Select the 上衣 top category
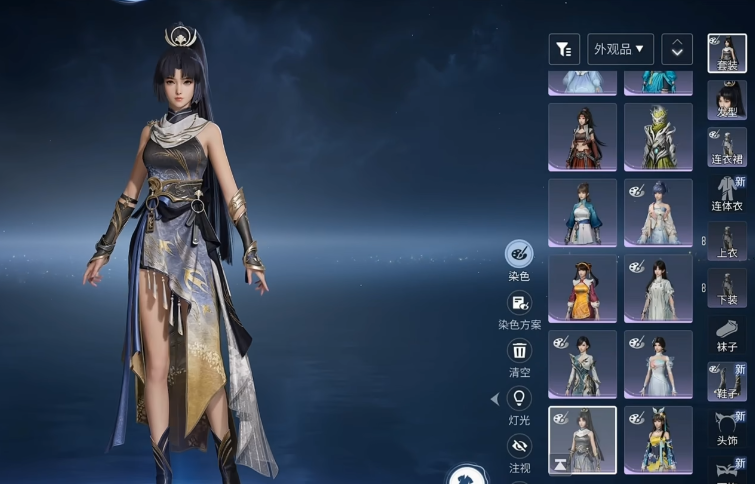 (x=727, y=242)
